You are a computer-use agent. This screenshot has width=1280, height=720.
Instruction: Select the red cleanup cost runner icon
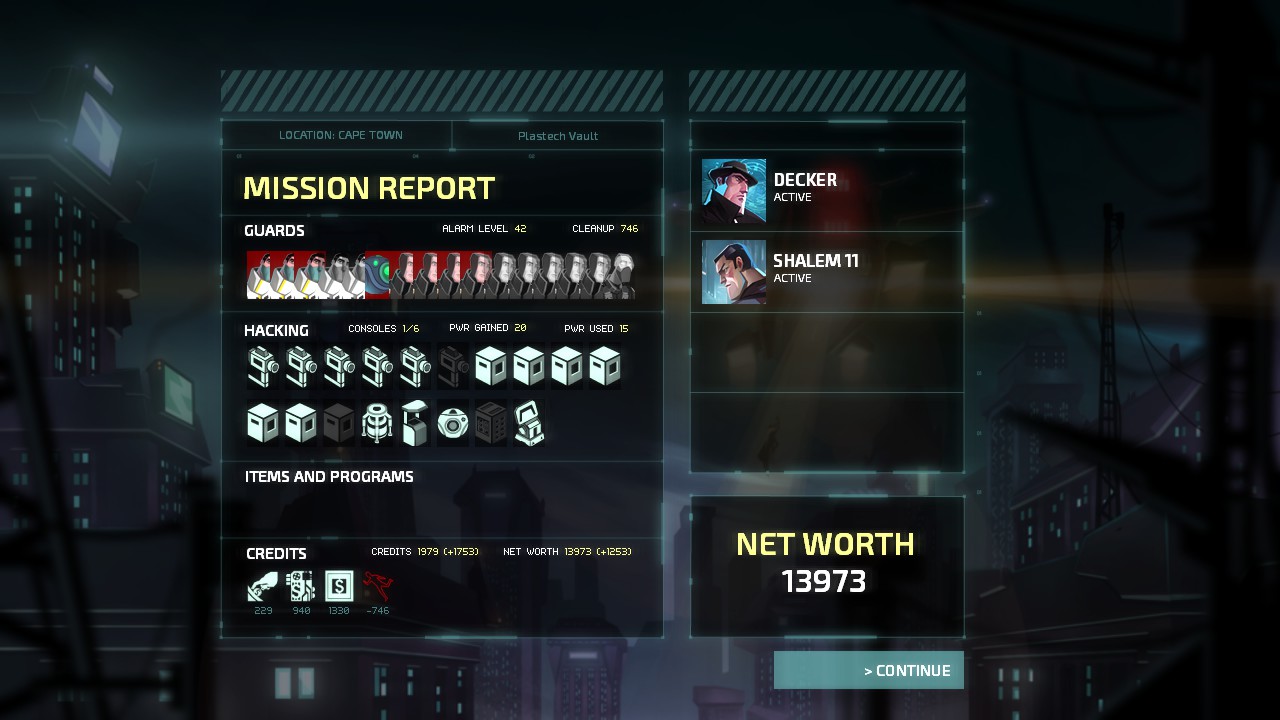tap(377, 585)
